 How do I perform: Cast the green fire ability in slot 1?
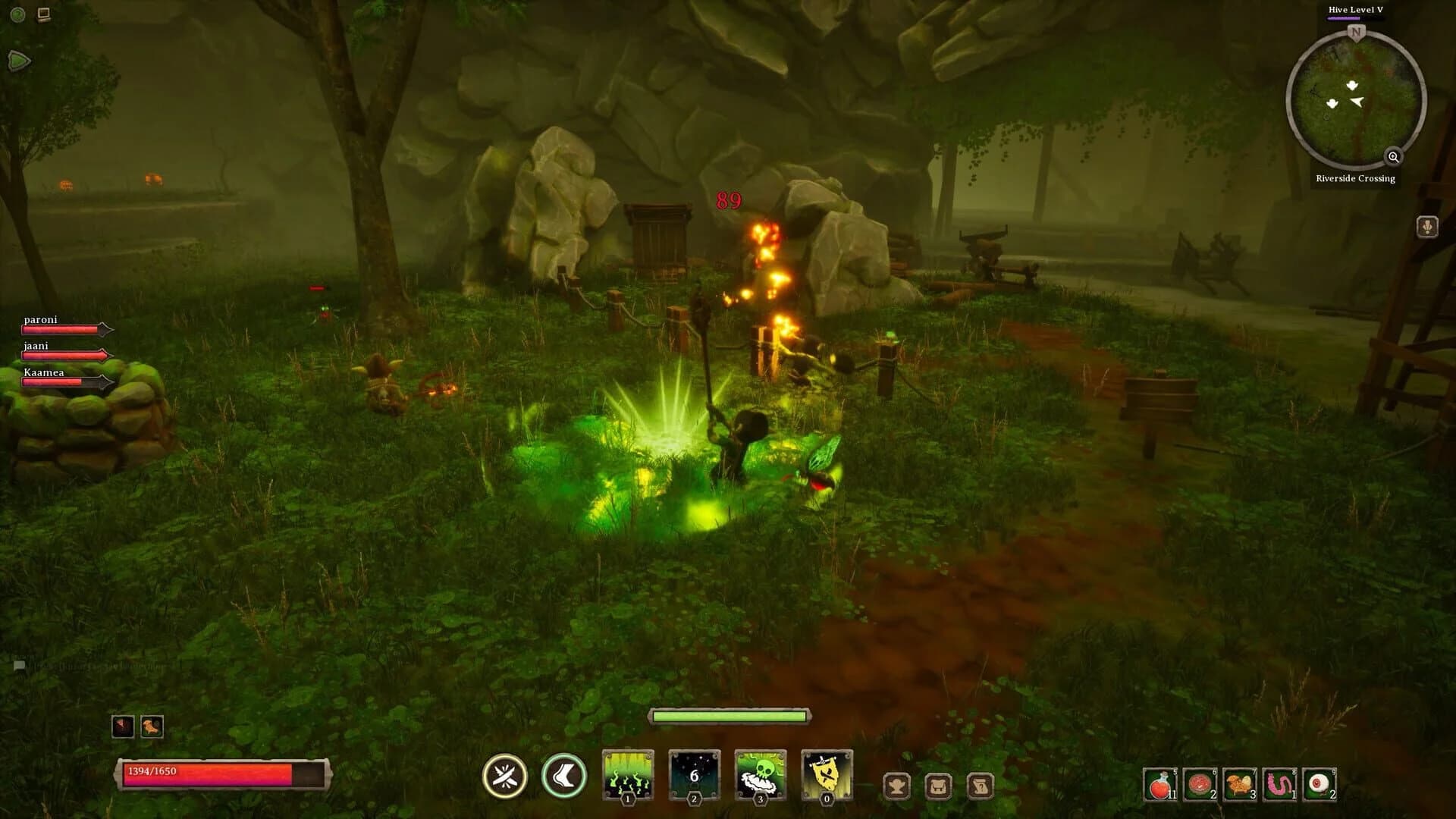pyautogui.click(x=627, y=773)
